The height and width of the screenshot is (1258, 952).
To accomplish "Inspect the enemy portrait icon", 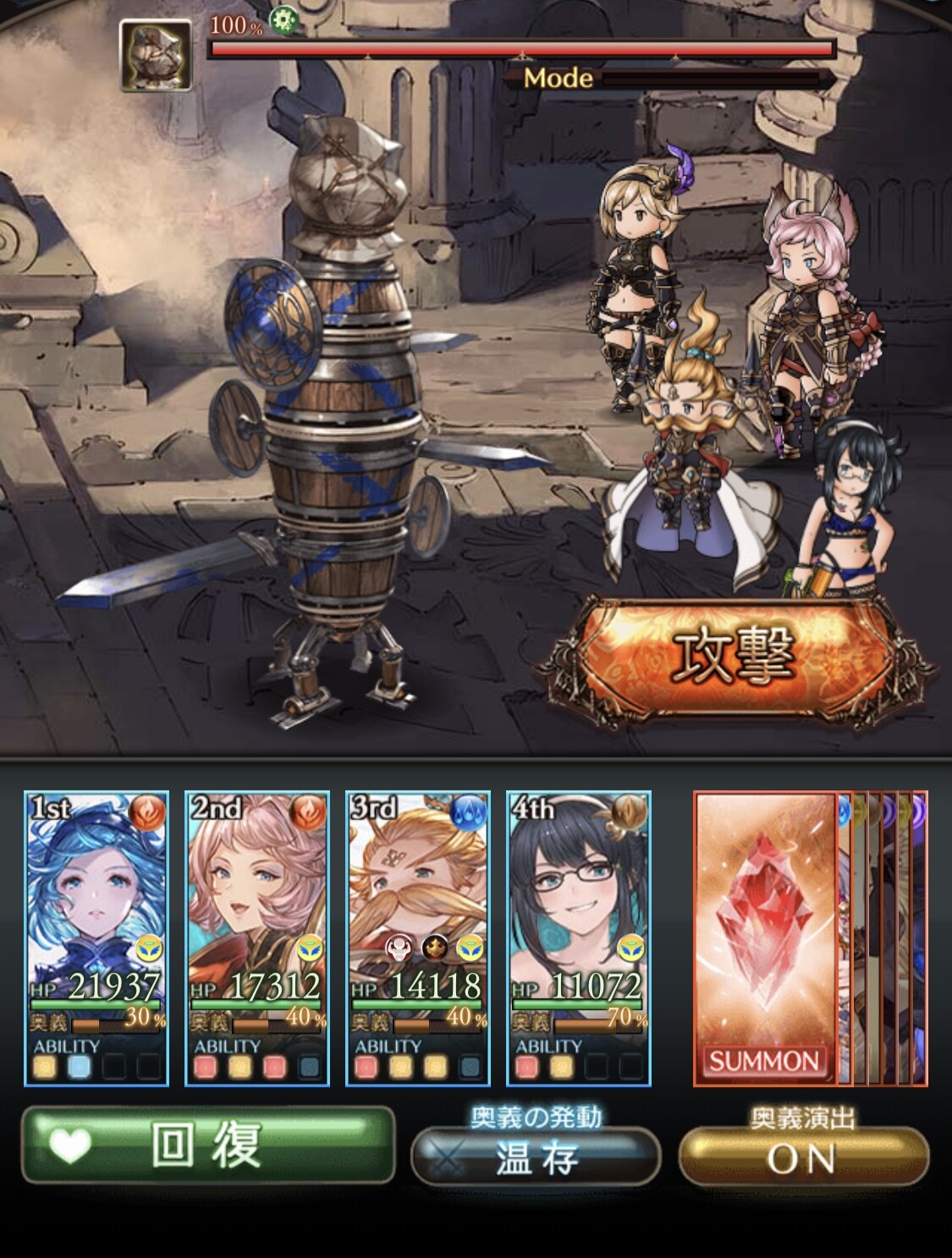I will [x=156, y=56].
